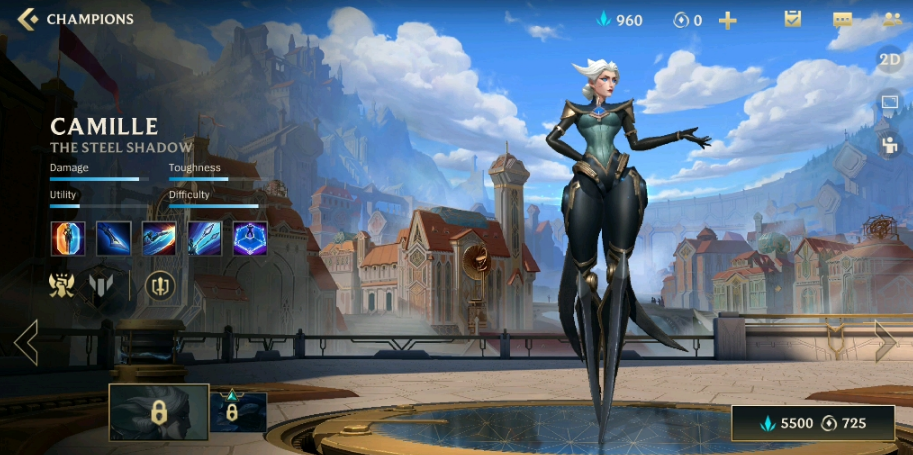
Task: View Camille's blue leg blade ability
Action: (114, 239)
